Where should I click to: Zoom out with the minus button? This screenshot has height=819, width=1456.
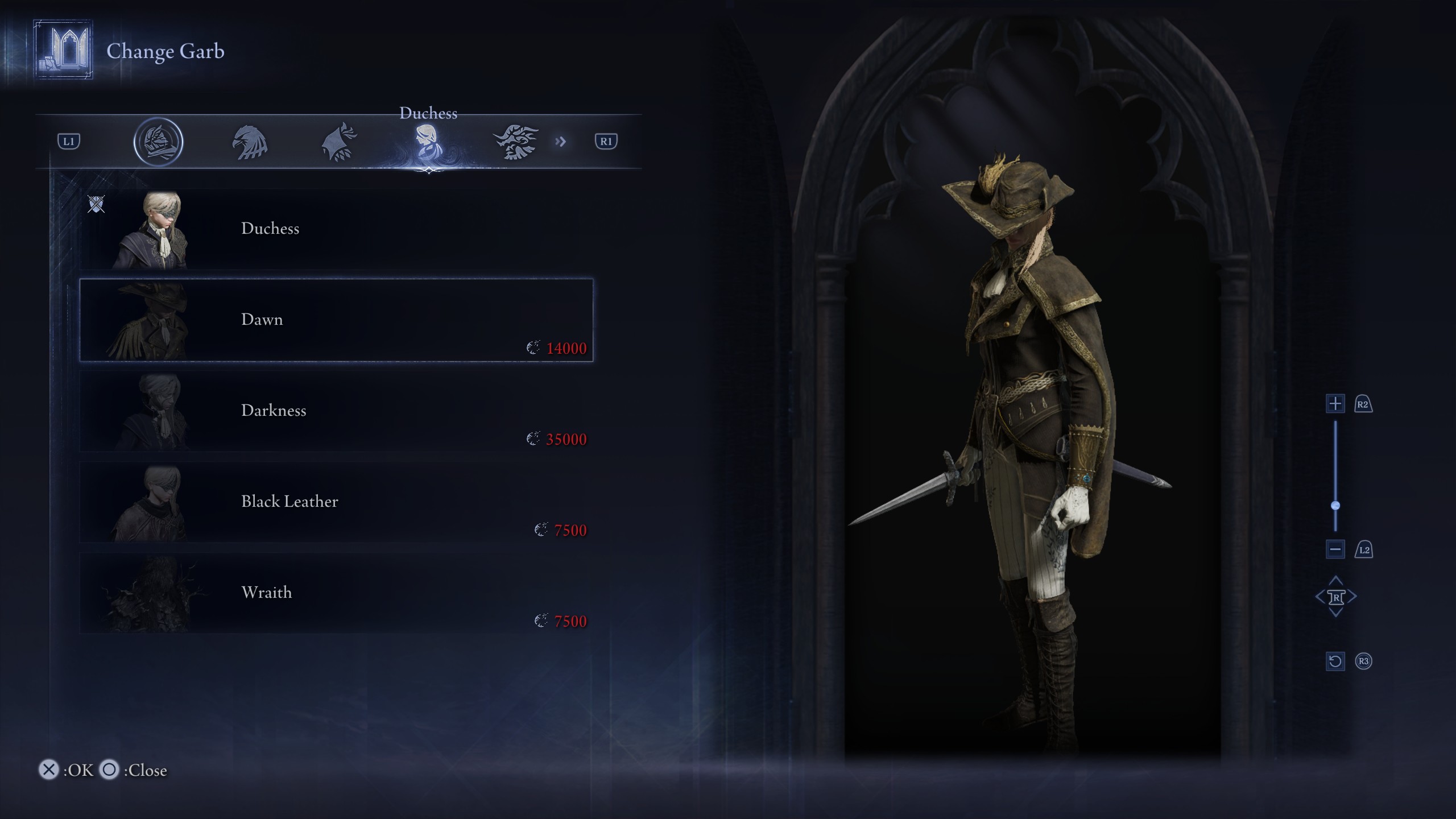pyautogui.click(x=1335, y=549)
